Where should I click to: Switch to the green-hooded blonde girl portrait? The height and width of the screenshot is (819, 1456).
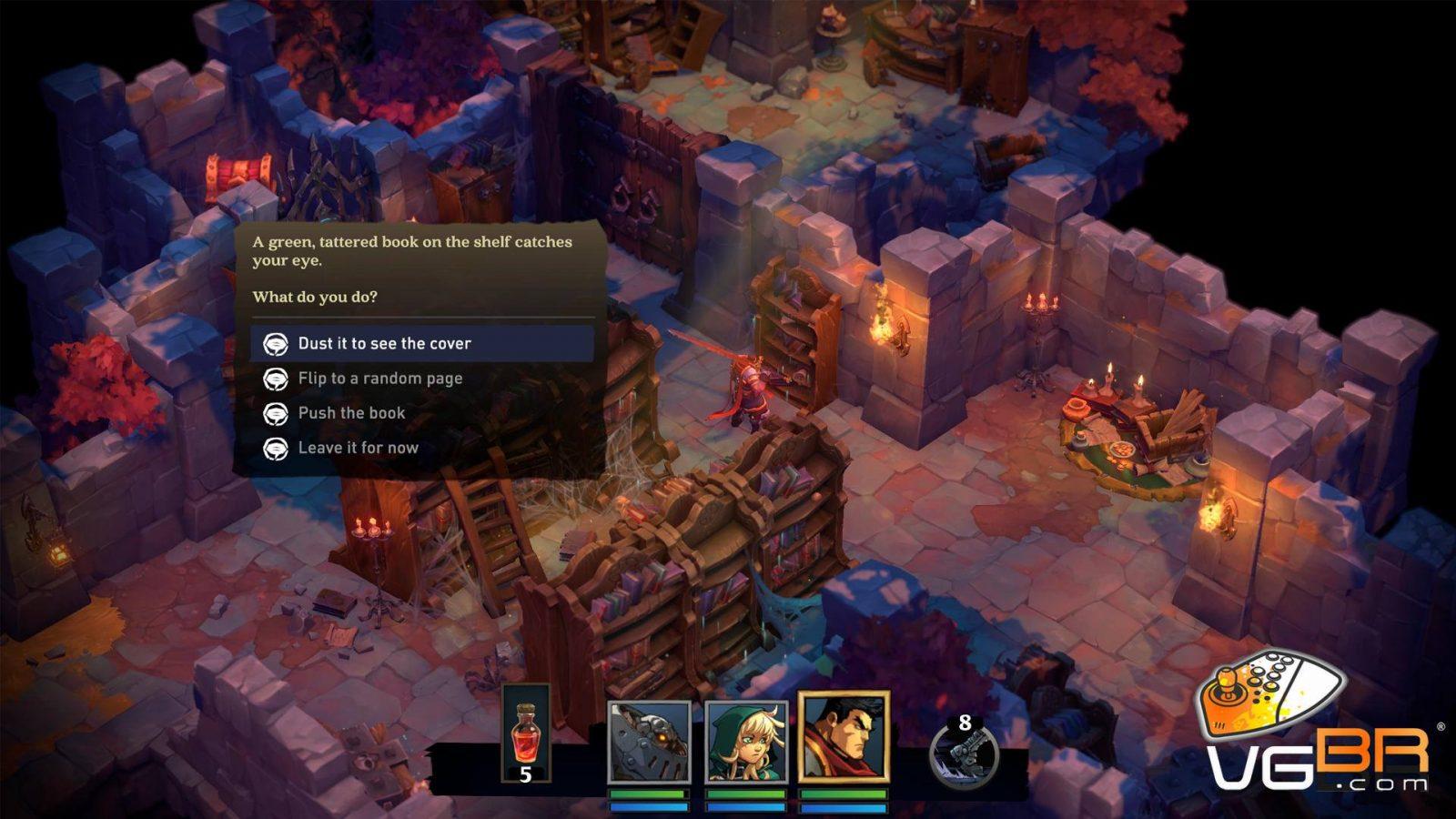[x=746, y=742]
